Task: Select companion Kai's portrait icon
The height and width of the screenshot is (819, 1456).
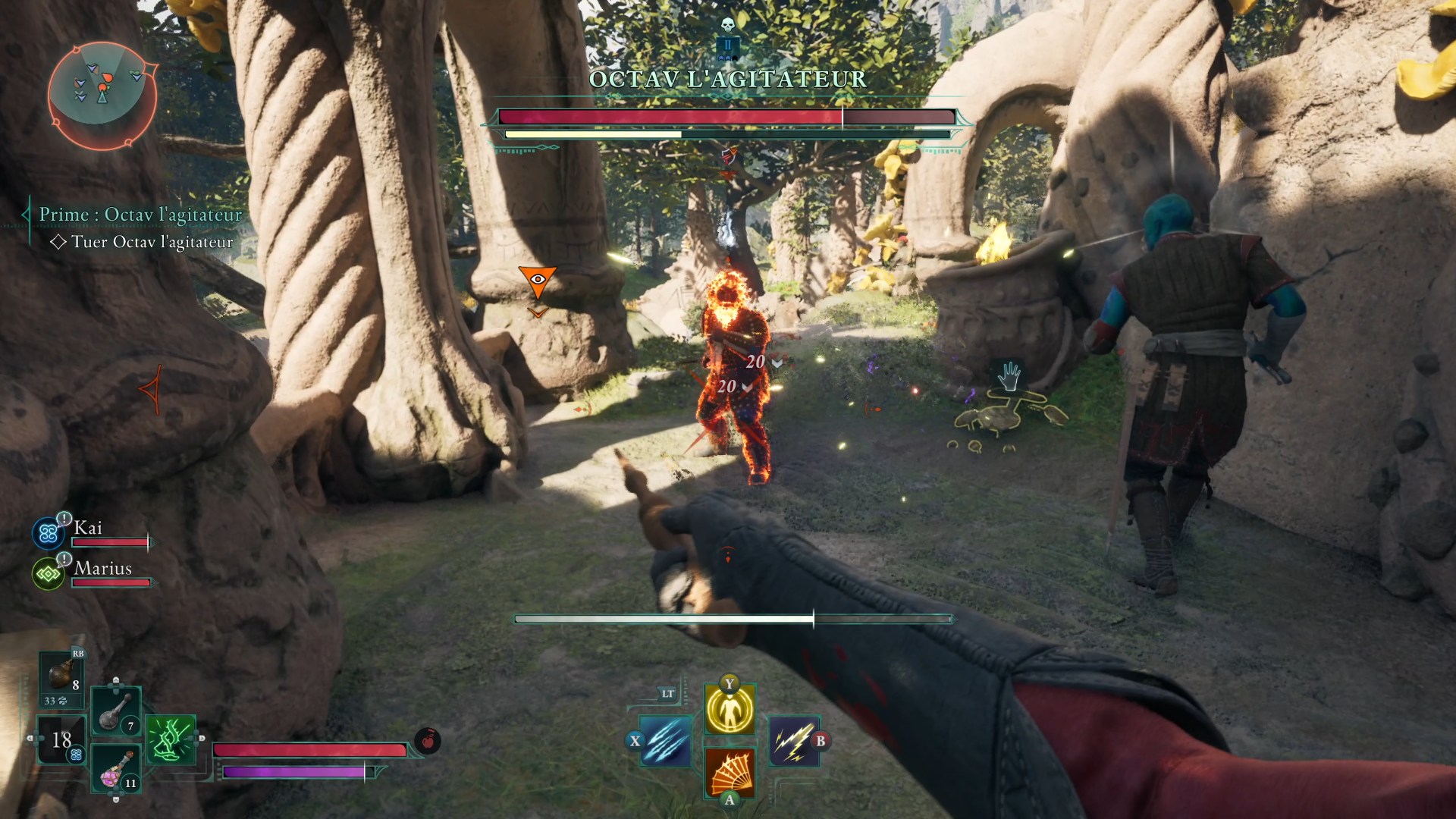Action: pos(49,534)
